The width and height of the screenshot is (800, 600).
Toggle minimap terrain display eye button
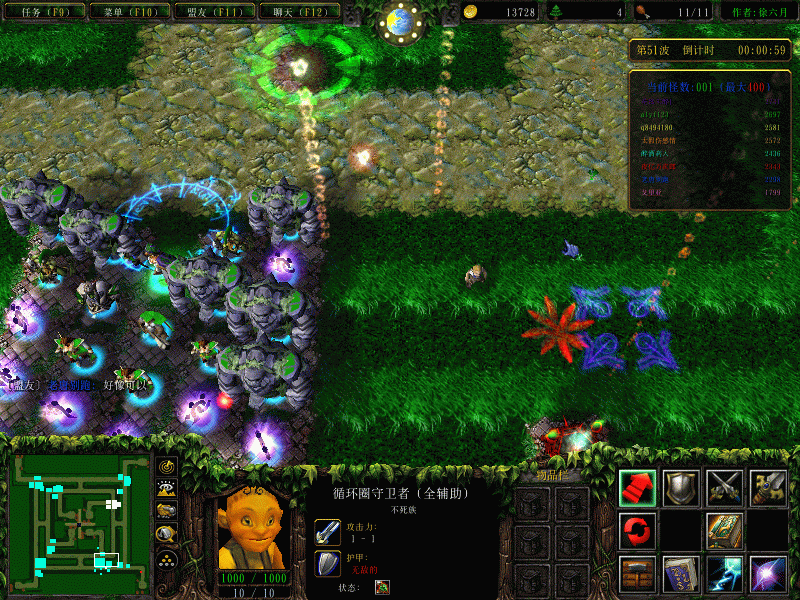coord(167,489)
